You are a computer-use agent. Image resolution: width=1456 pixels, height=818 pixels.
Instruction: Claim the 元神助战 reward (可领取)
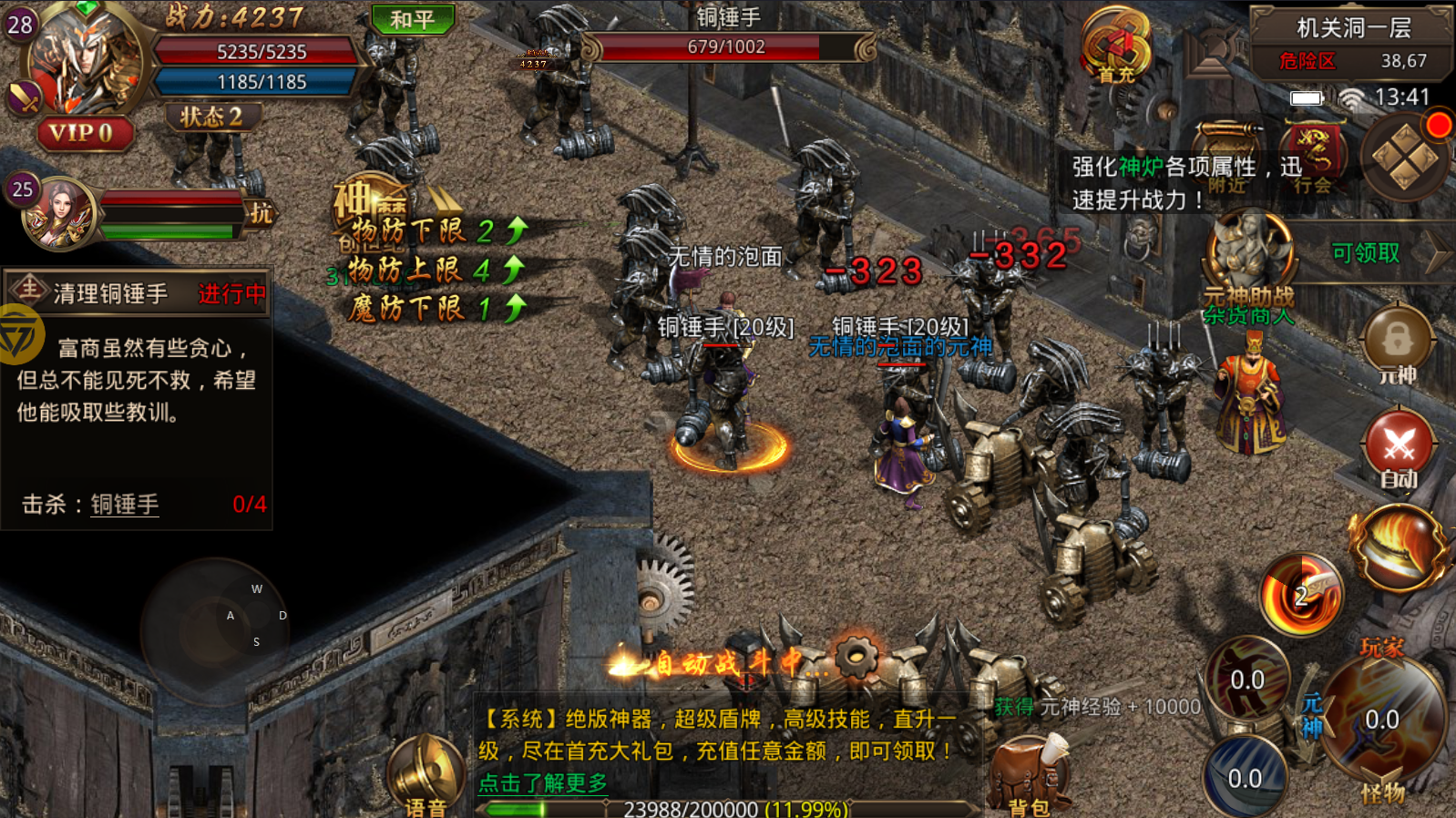coord(1364,253)
